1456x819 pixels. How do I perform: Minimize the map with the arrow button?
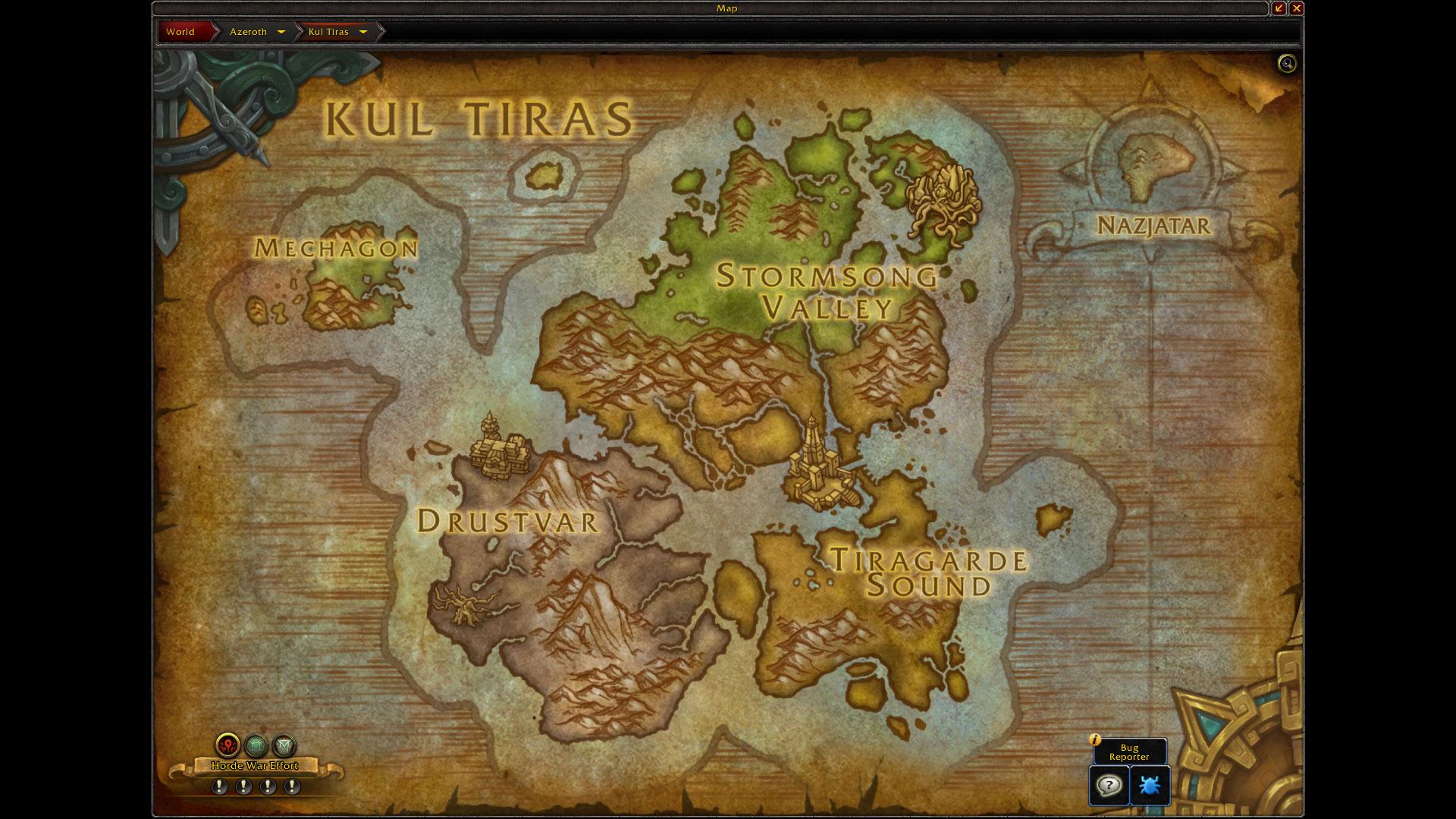tap(1279, 8)
